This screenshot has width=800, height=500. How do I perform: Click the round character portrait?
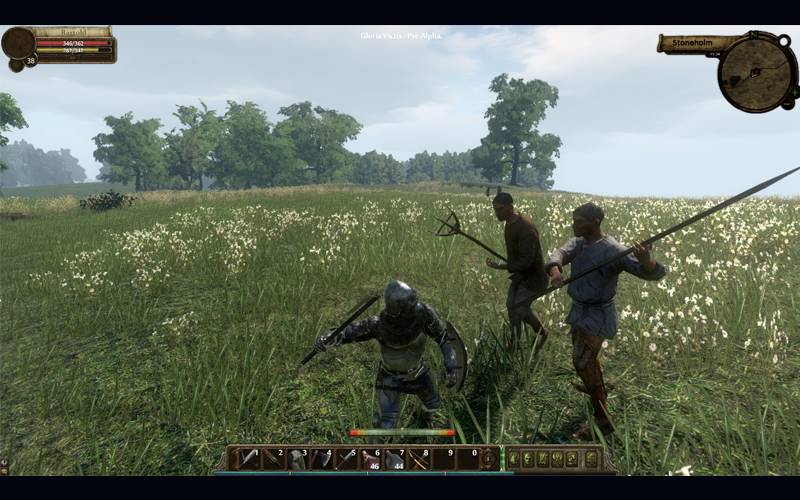click(18, 43)
